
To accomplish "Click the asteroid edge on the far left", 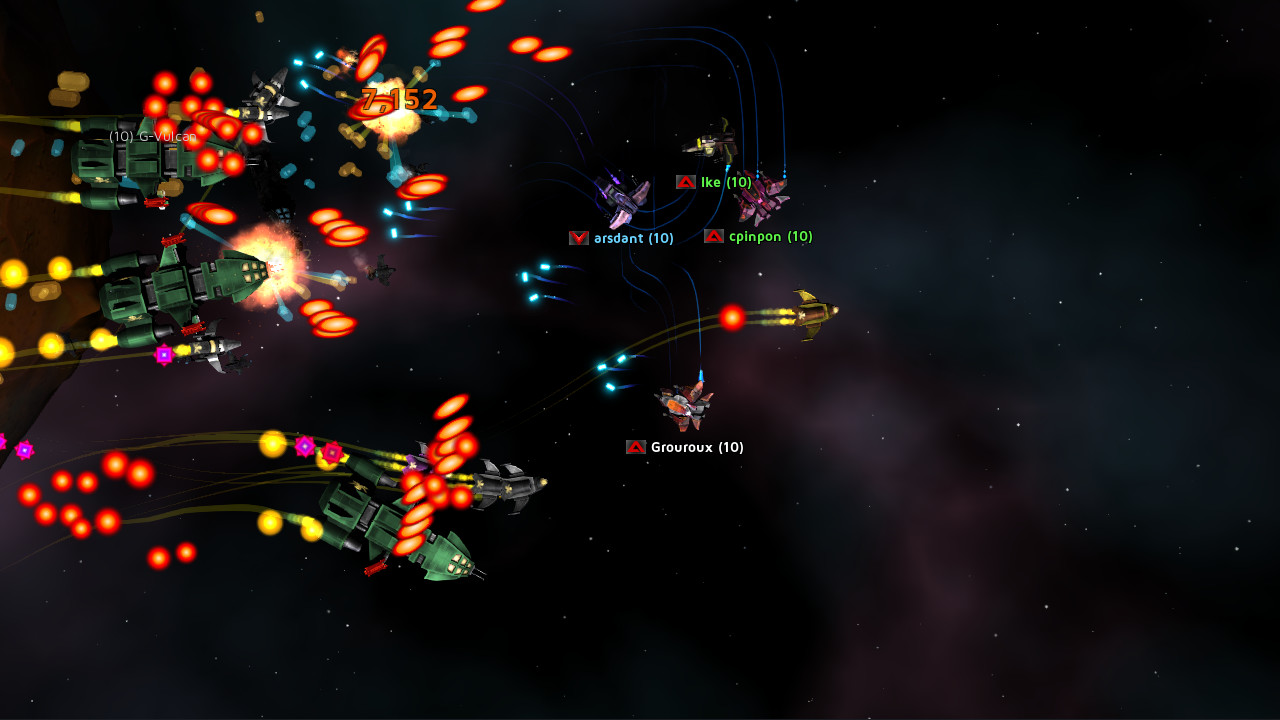I will (x=30, y=300).
